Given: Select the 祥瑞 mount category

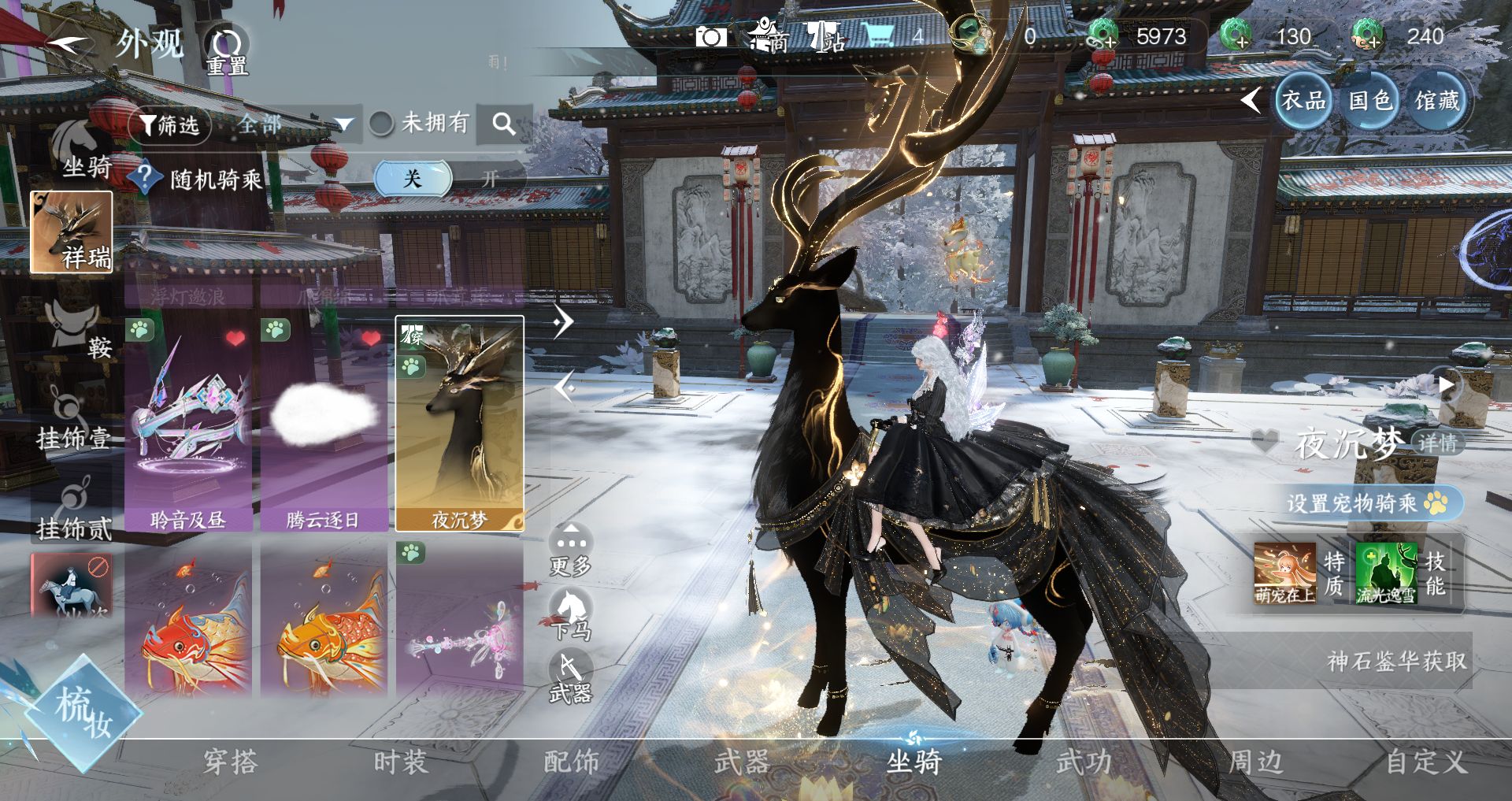Looking at the screenshot, I should point(72,232).
